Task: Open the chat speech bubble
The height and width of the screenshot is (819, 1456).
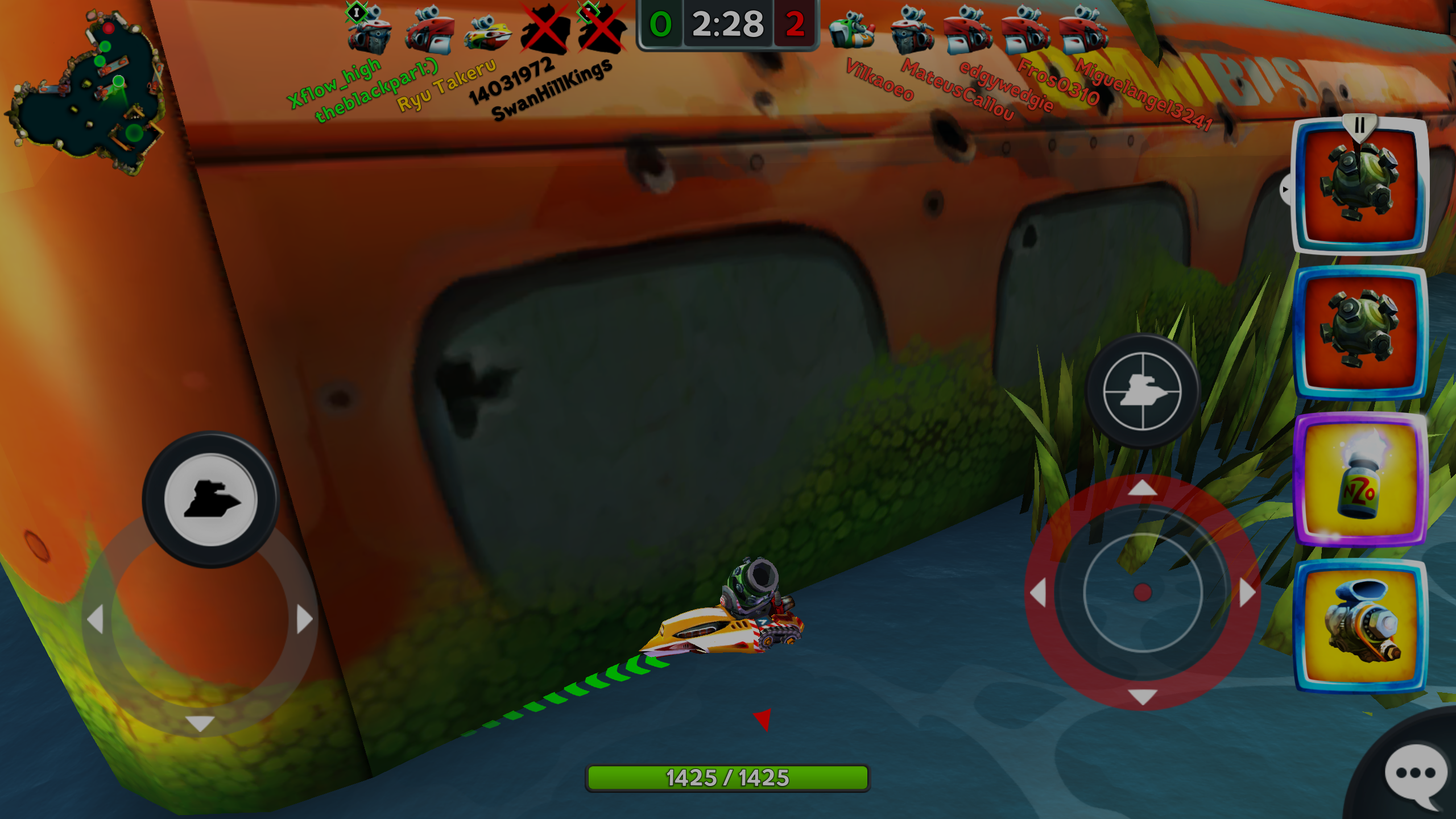Action: click(1415, 775)
